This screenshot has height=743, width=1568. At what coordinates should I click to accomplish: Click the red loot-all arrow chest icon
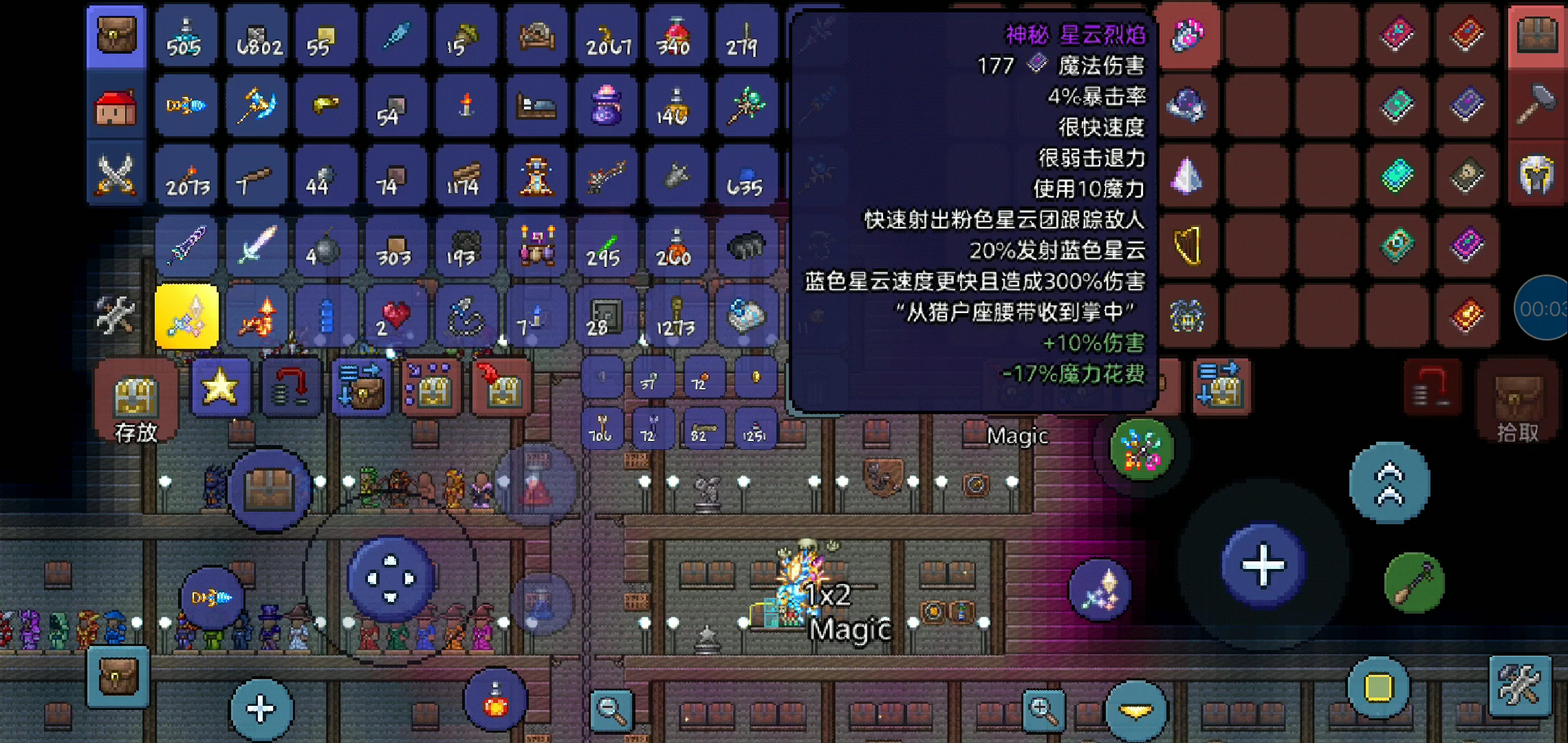(x=501, y=386)
